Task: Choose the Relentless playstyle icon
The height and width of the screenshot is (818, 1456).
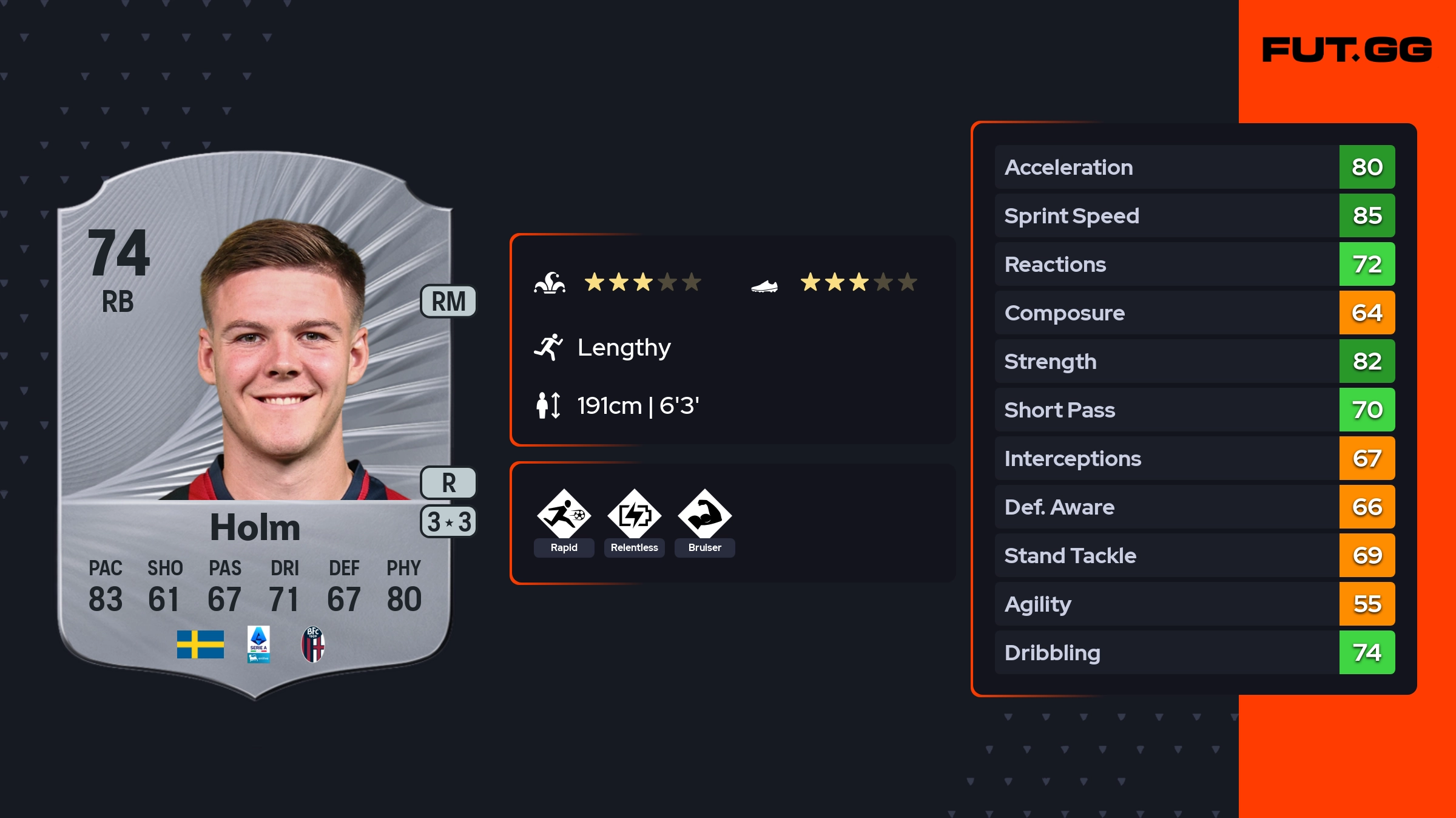Action: click(x=634, y=516)
